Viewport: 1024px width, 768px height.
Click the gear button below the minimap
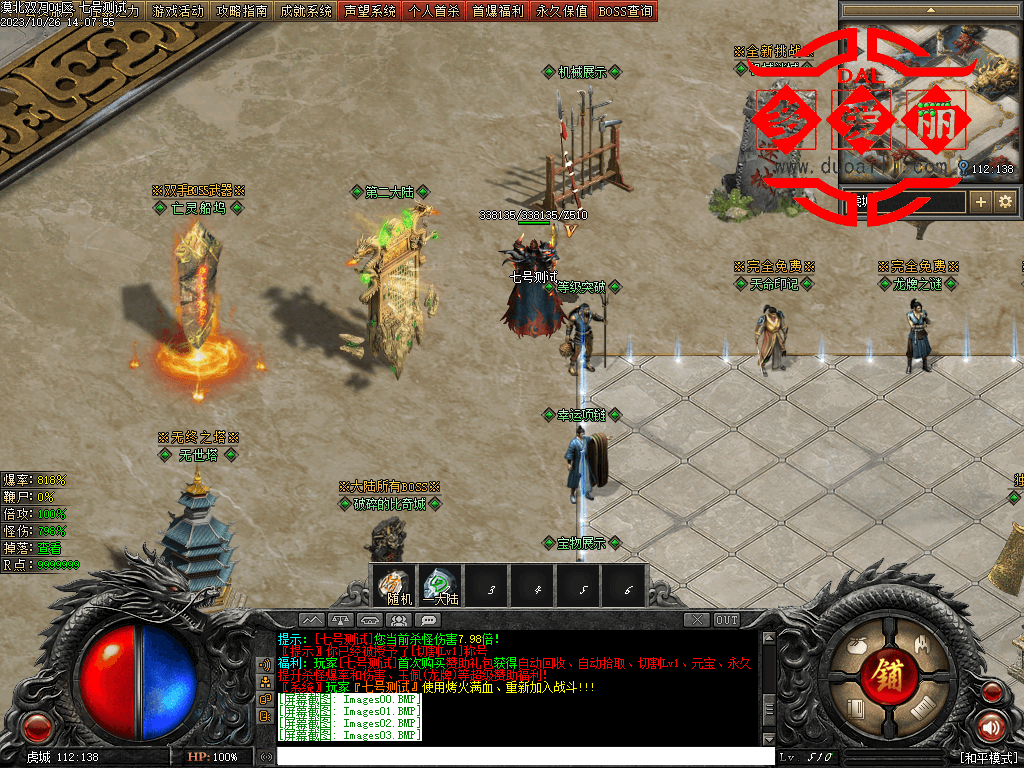1005,202
